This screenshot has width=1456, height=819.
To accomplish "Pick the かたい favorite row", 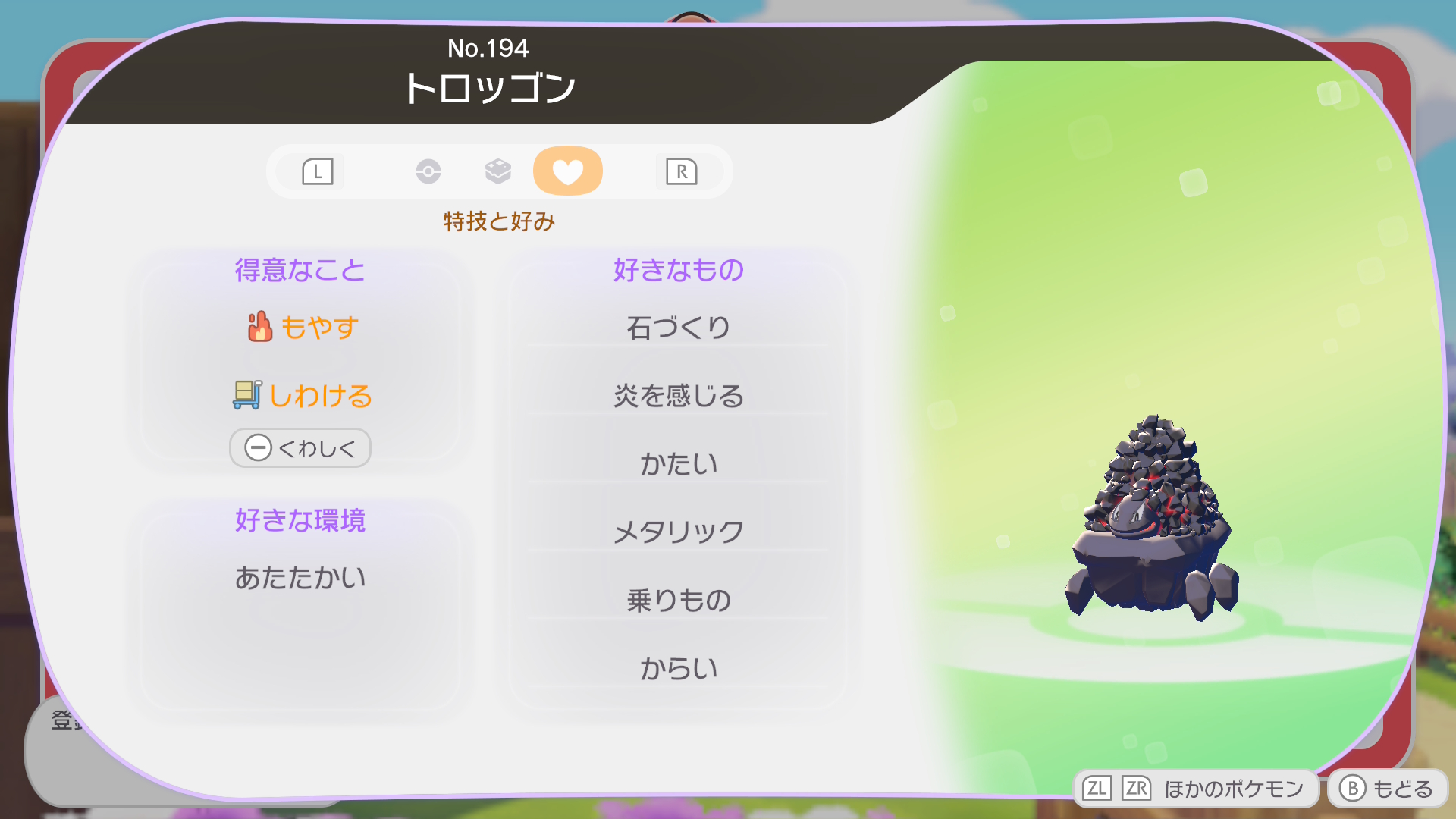I will 678,464.
